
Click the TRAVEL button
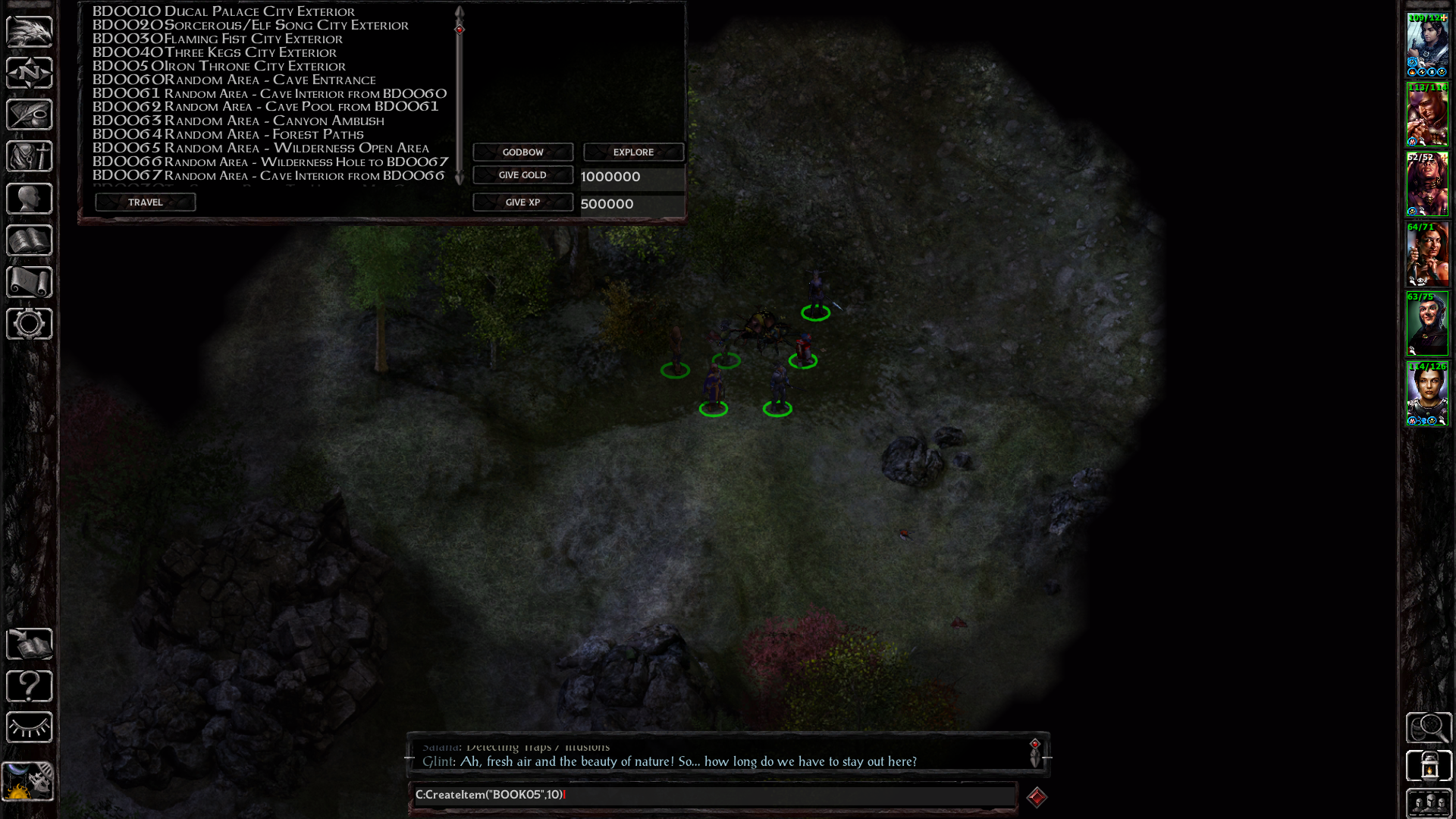point(145,202)
